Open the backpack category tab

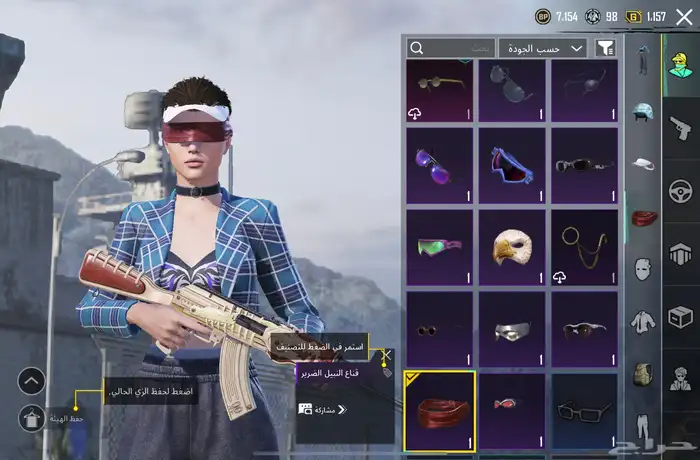tap(644, 374)
